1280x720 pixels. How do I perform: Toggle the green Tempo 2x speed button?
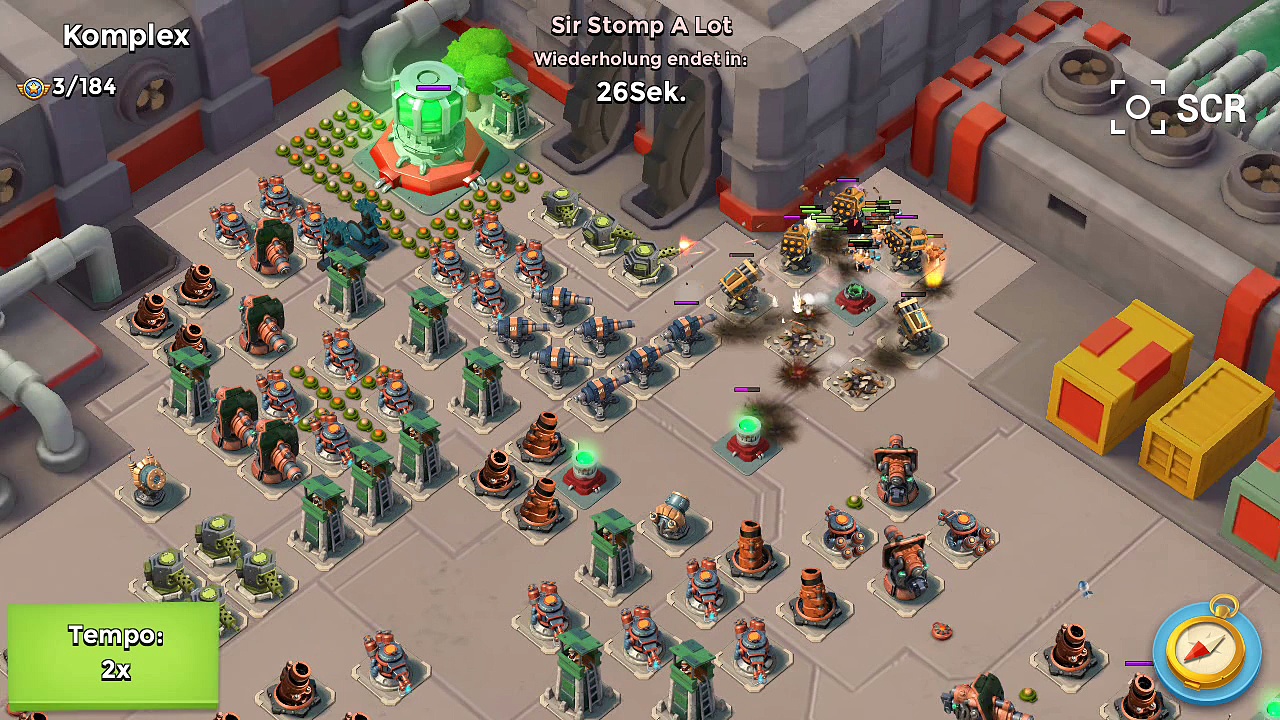[114, 654]
